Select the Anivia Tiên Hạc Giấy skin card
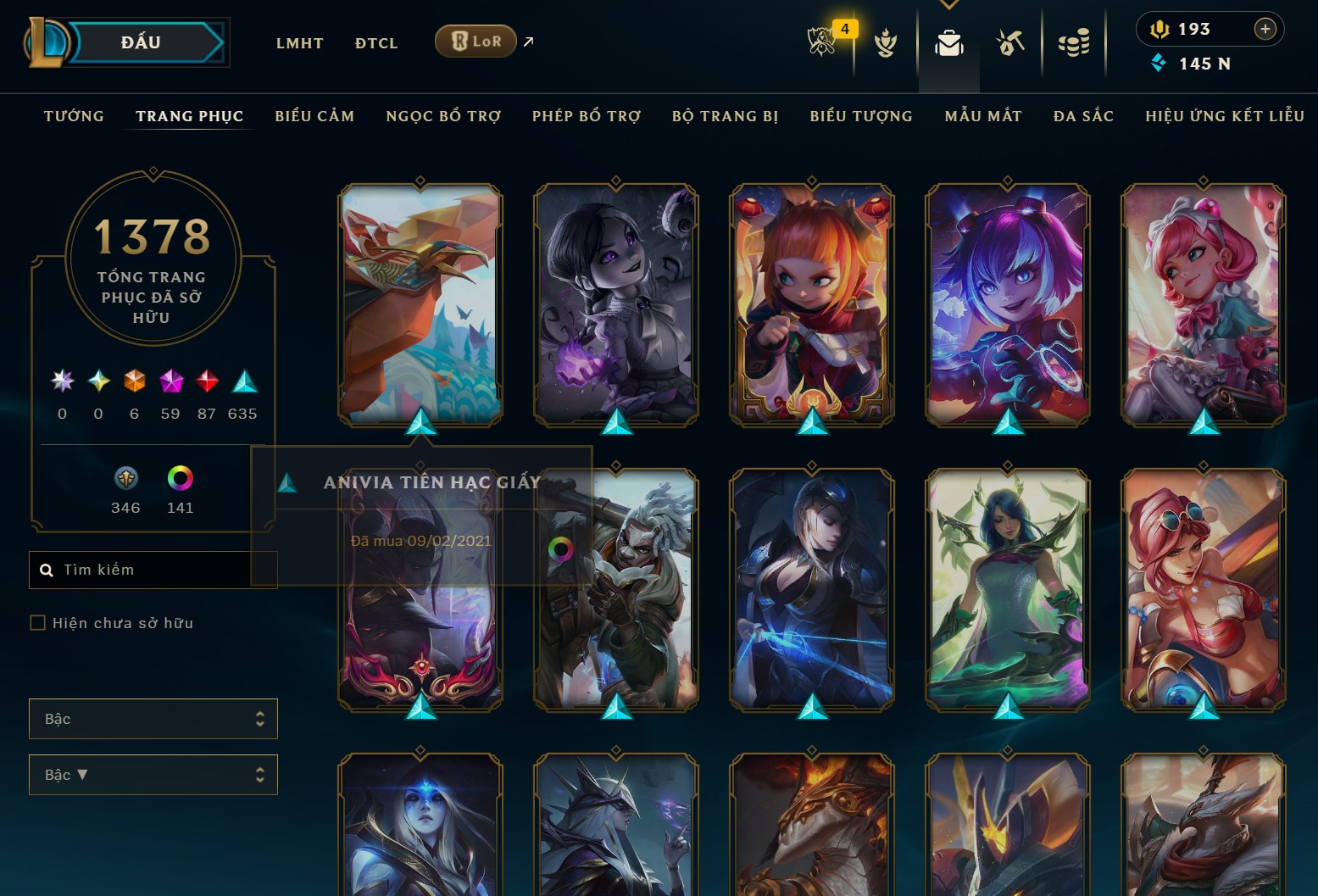The image size is (1318, 896). [x=420, y=305]
